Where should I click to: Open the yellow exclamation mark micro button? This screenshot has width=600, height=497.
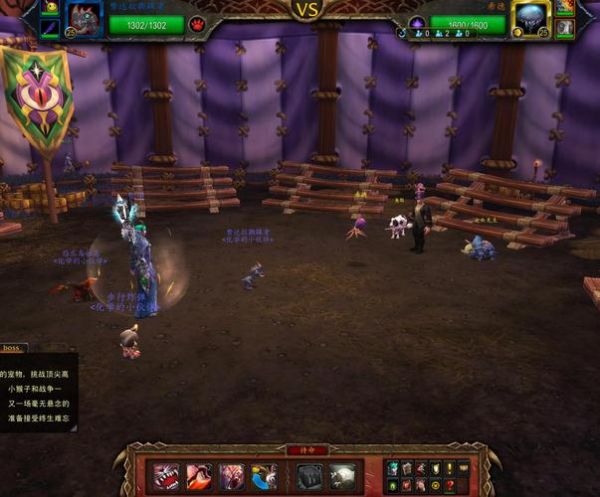tap(450, 468)
